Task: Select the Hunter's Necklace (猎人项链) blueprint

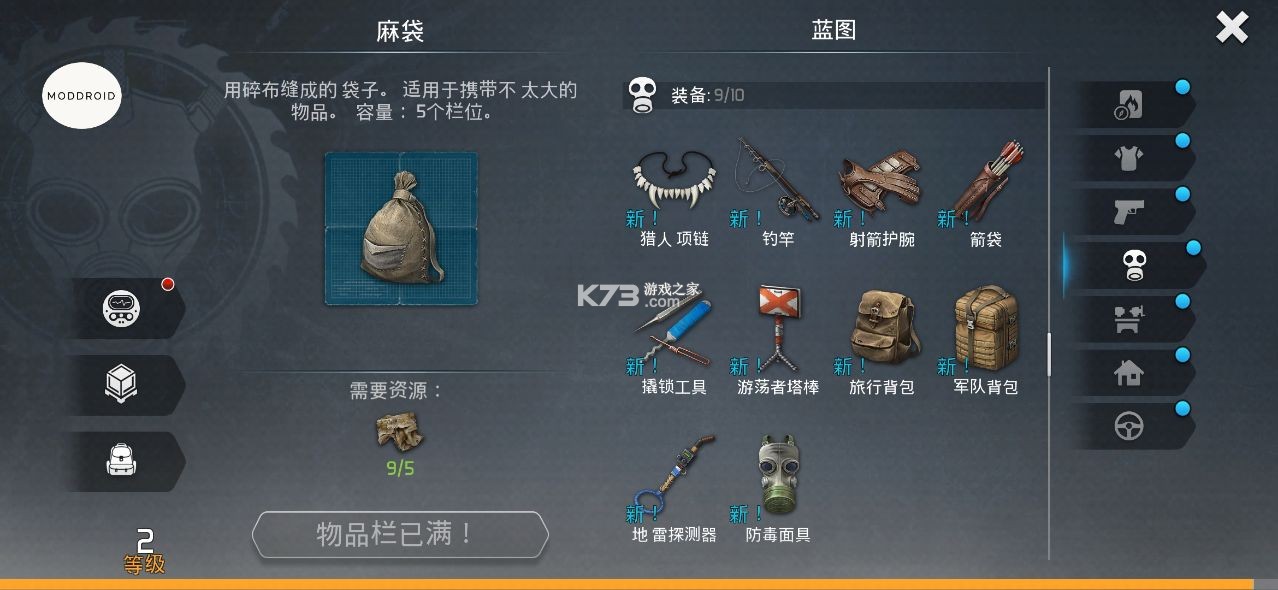Action: point(674,185)
